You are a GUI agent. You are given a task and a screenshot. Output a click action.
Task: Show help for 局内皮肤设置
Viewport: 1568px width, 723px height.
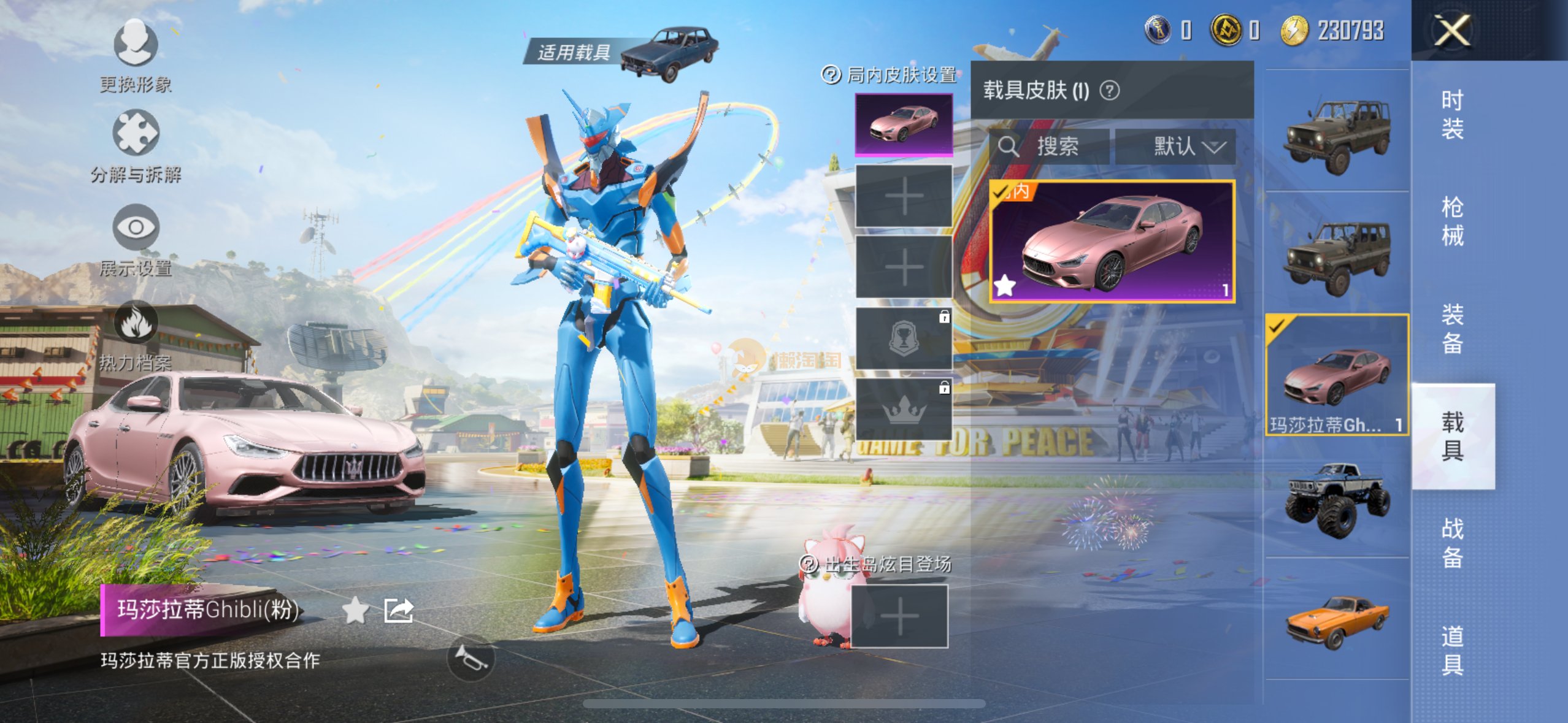click(x=831, y=75)
